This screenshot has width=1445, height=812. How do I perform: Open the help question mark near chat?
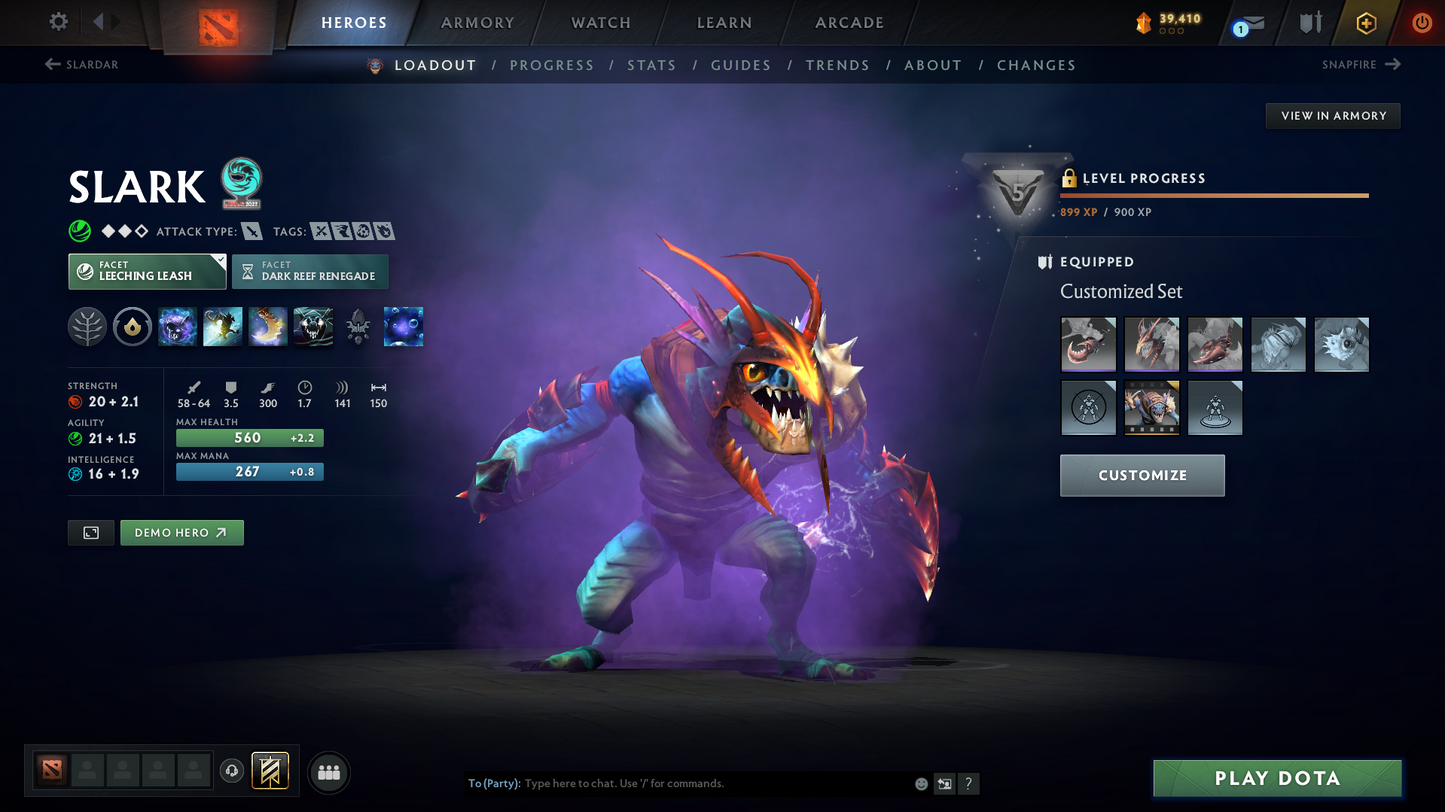(x=968, y=784)
